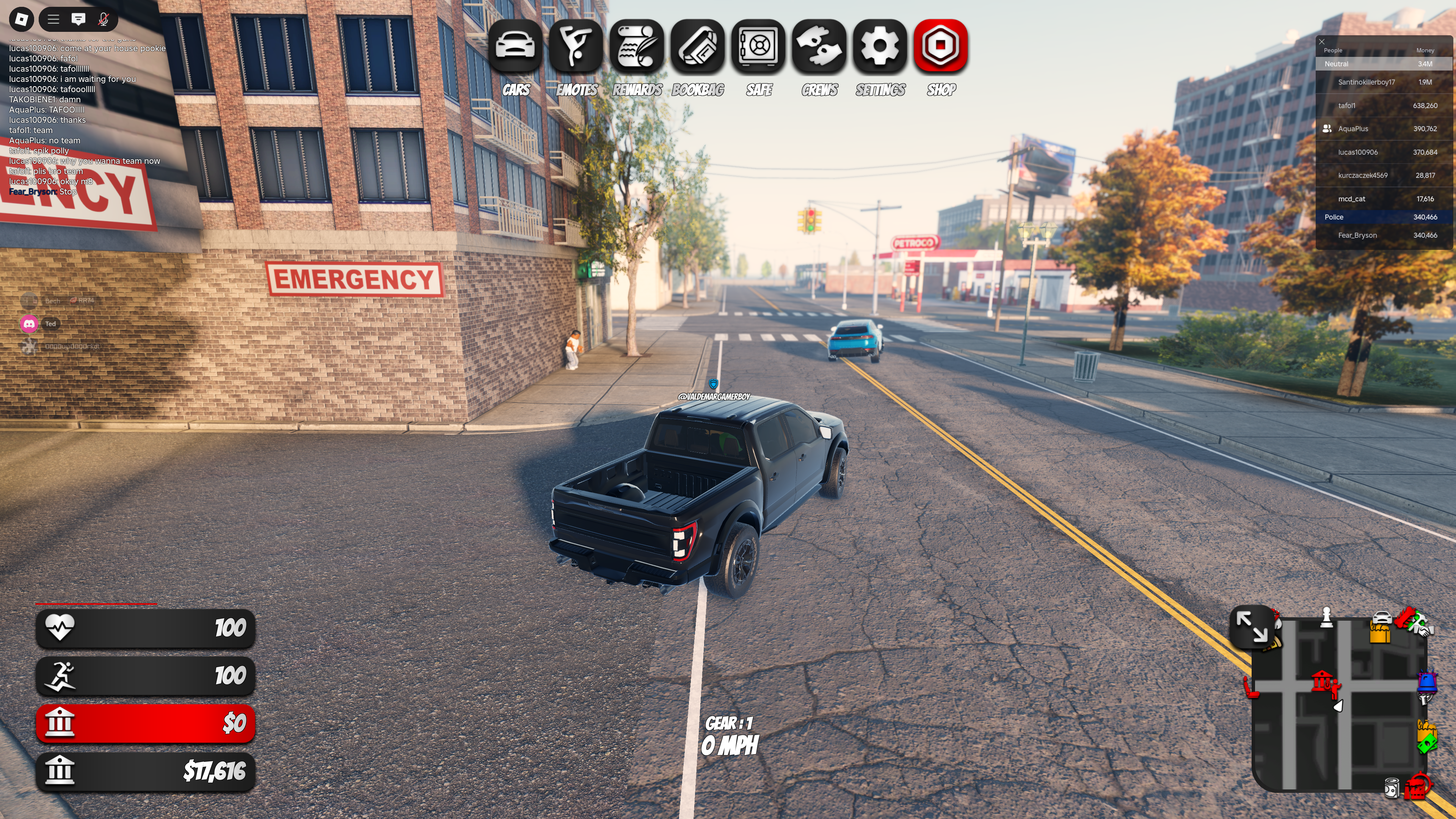The height and width of the screenshot is (819, 1456).
Task: Open the Emotes menu
Action: pyautogui.click(x=576, y=46)
